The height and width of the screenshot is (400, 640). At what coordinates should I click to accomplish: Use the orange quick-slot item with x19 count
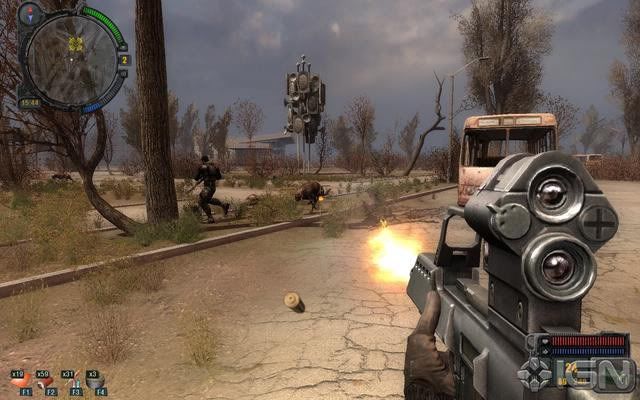click(x=20, y=383)
